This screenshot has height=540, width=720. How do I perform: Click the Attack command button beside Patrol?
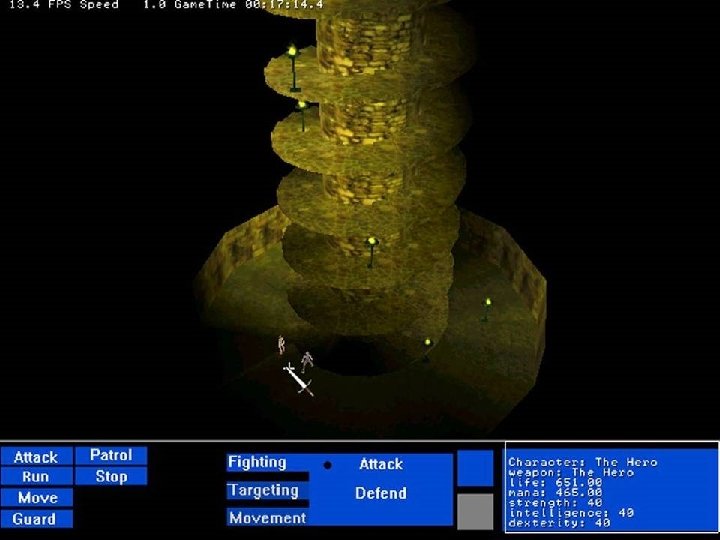(36, 457)
